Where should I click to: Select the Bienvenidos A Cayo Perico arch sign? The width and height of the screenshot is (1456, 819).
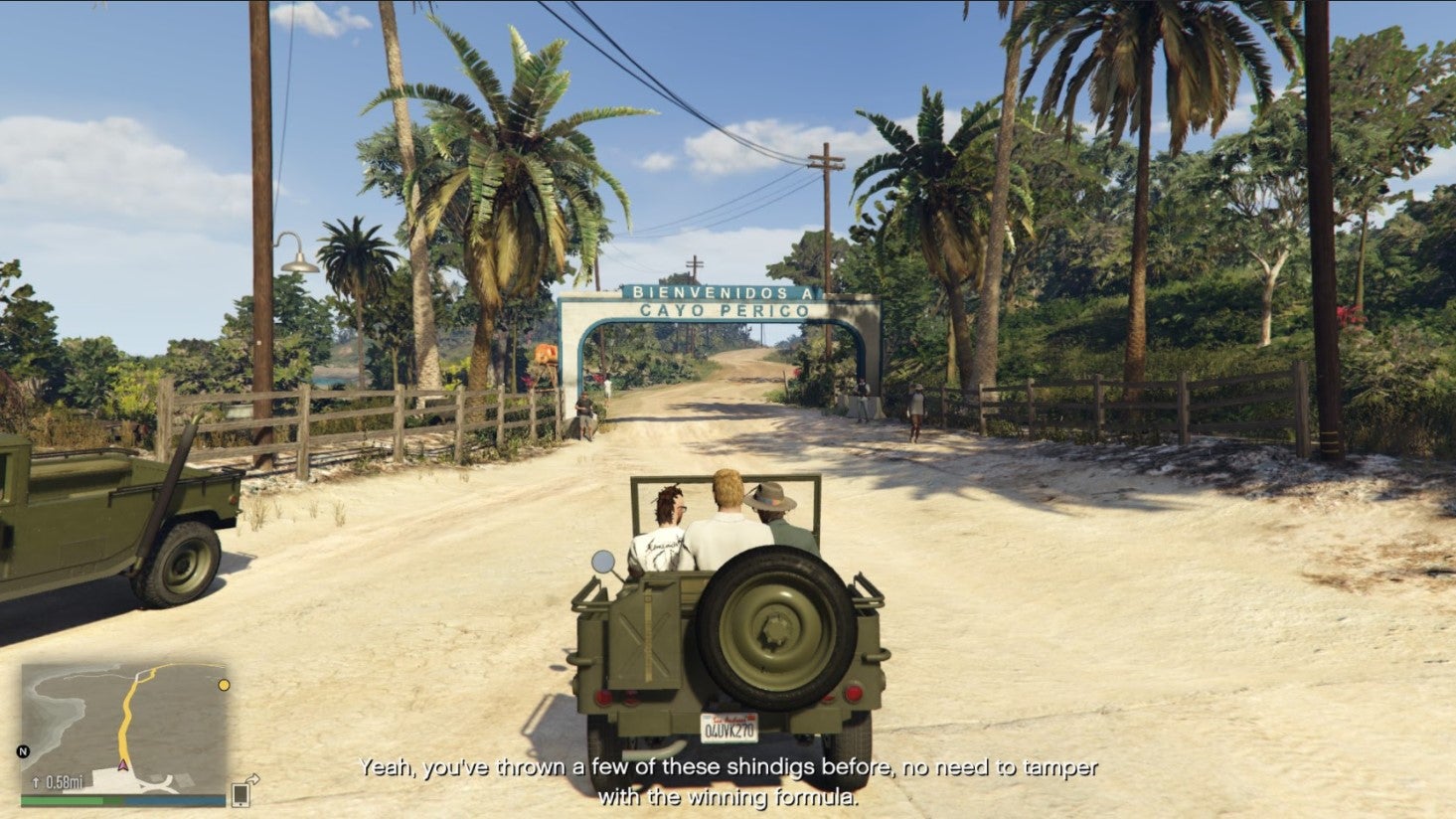723,301
